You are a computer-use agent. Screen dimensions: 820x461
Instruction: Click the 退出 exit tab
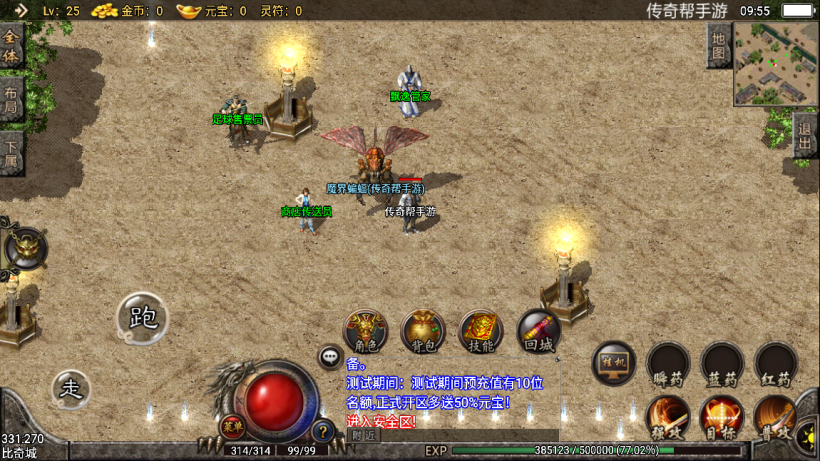click(805, 135)
